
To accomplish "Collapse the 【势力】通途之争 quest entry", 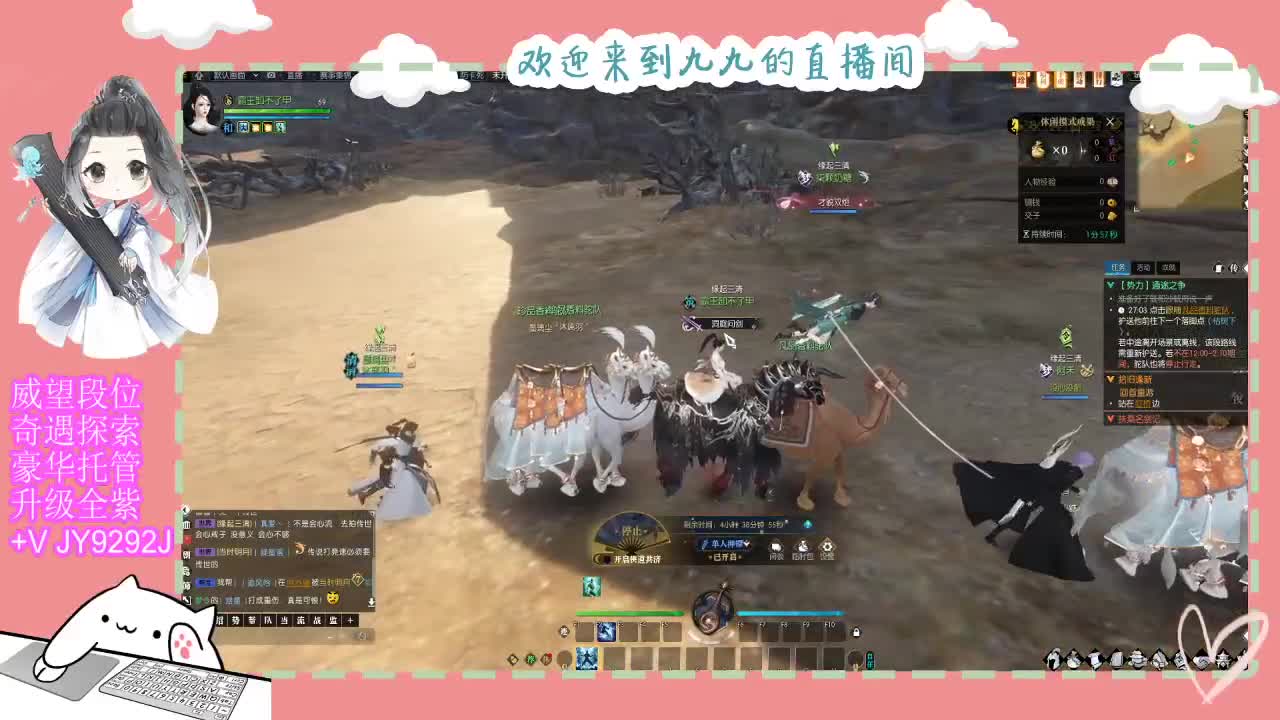I will (x=1111, y=284).
